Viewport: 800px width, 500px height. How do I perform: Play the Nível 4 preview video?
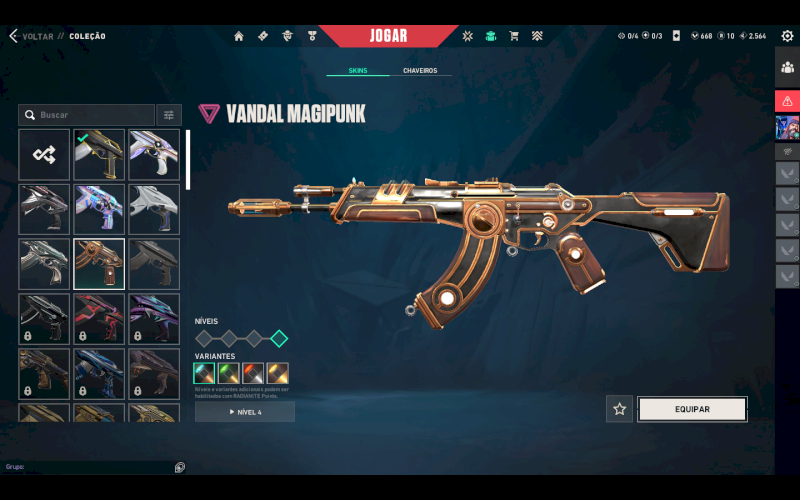pos(245,412)
